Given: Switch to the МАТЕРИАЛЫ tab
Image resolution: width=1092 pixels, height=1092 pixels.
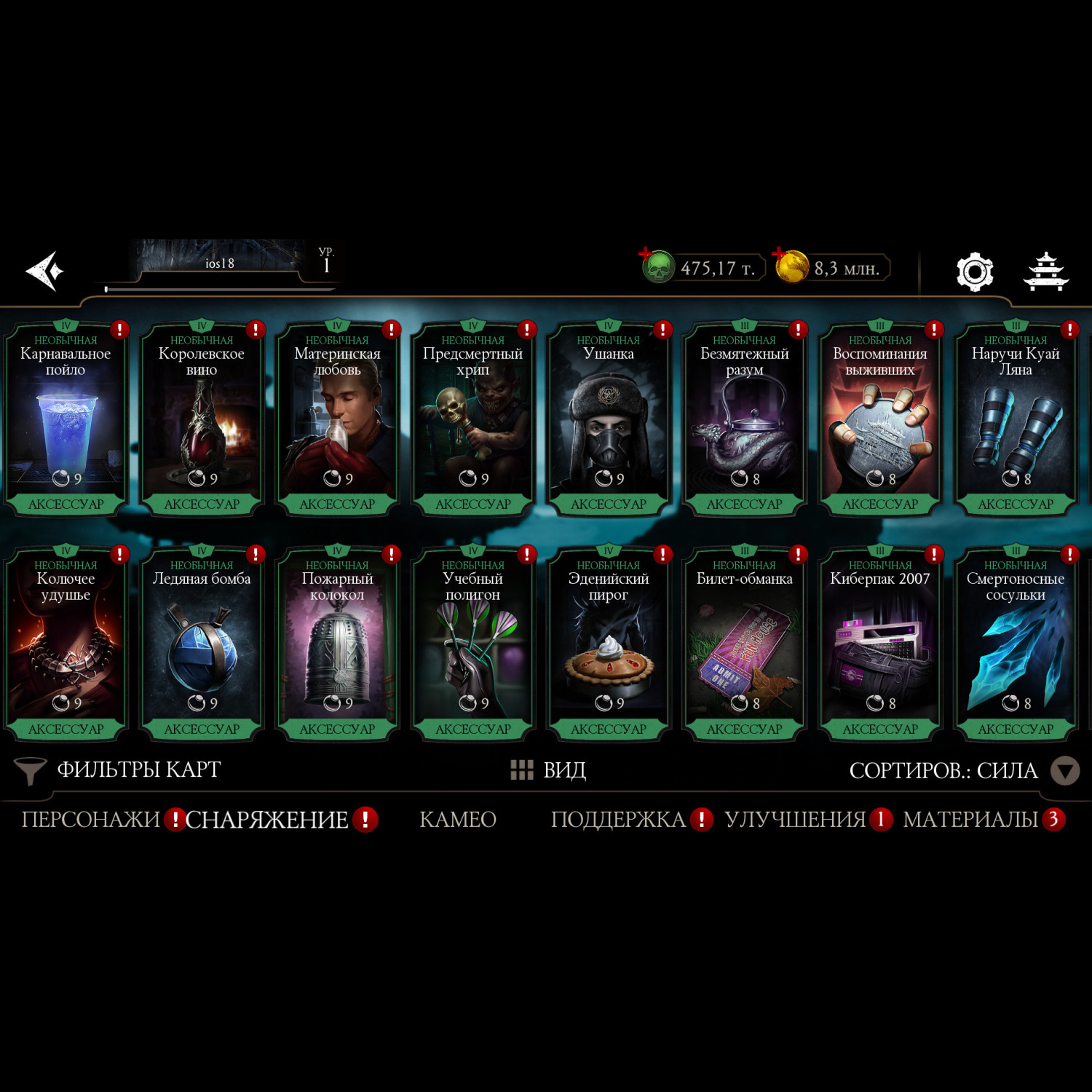Looking at the screenshot, I should click(970, 820).
